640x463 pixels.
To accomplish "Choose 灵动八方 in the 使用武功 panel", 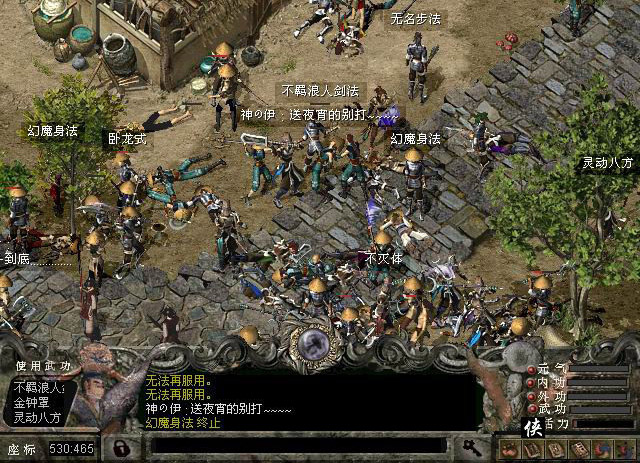I will coord(36,417).
